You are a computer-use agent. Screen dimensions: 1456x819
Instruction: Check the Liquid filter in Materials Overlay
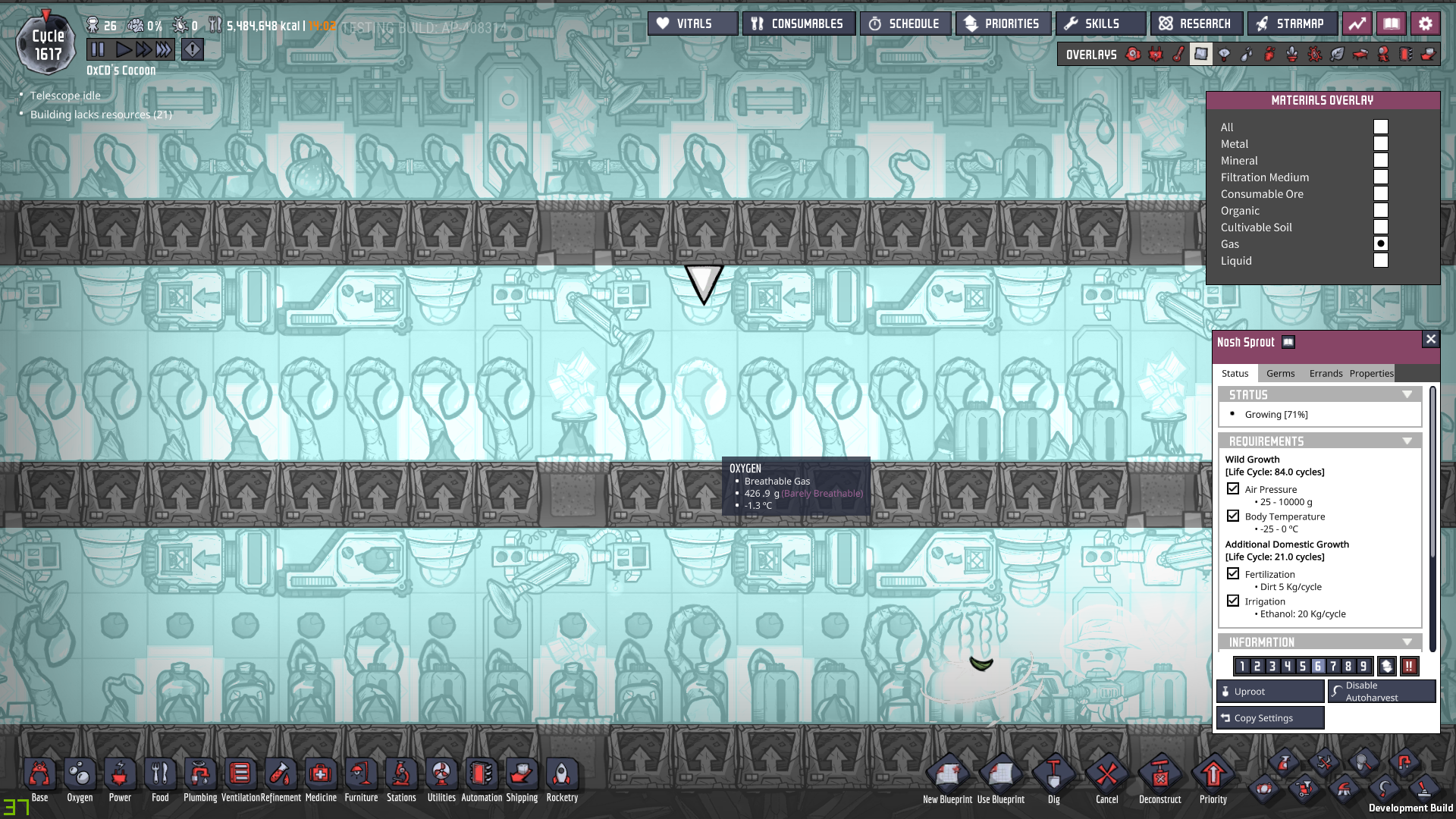pyautogui.click(x=1381, y=260)
